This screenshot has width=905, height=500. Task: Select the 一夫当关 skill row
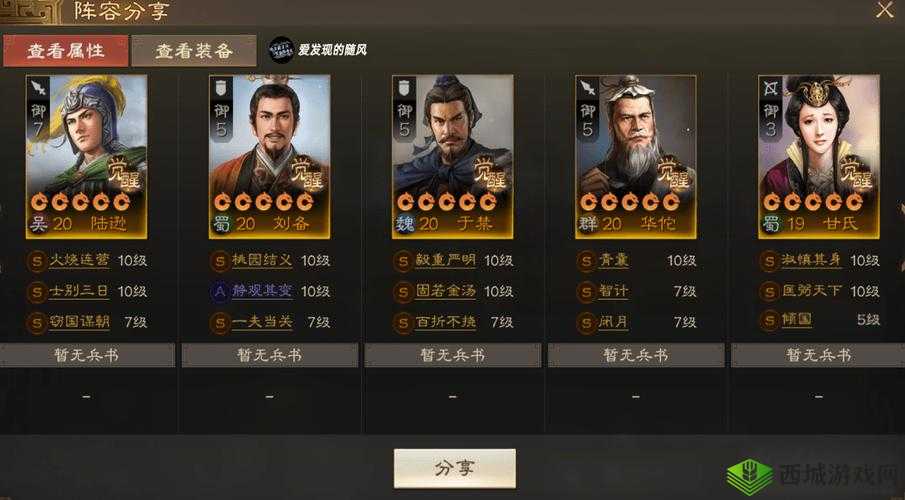tap(261, 322)
